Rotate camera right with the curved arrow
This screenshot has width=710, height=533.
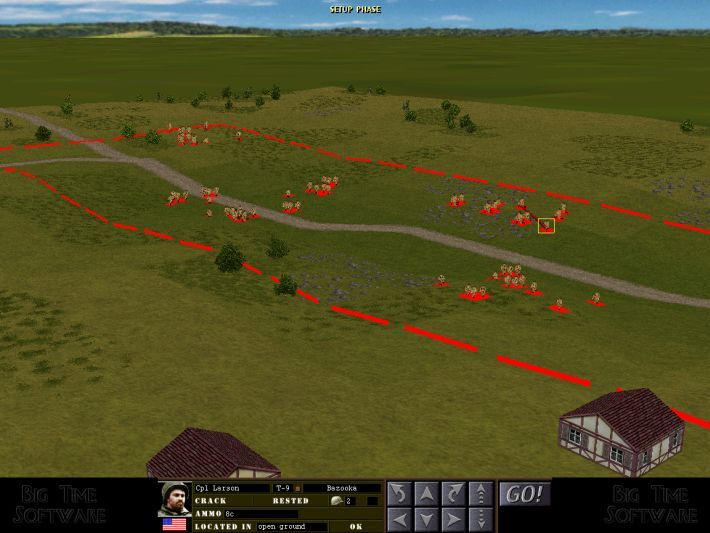coord(453,493)
